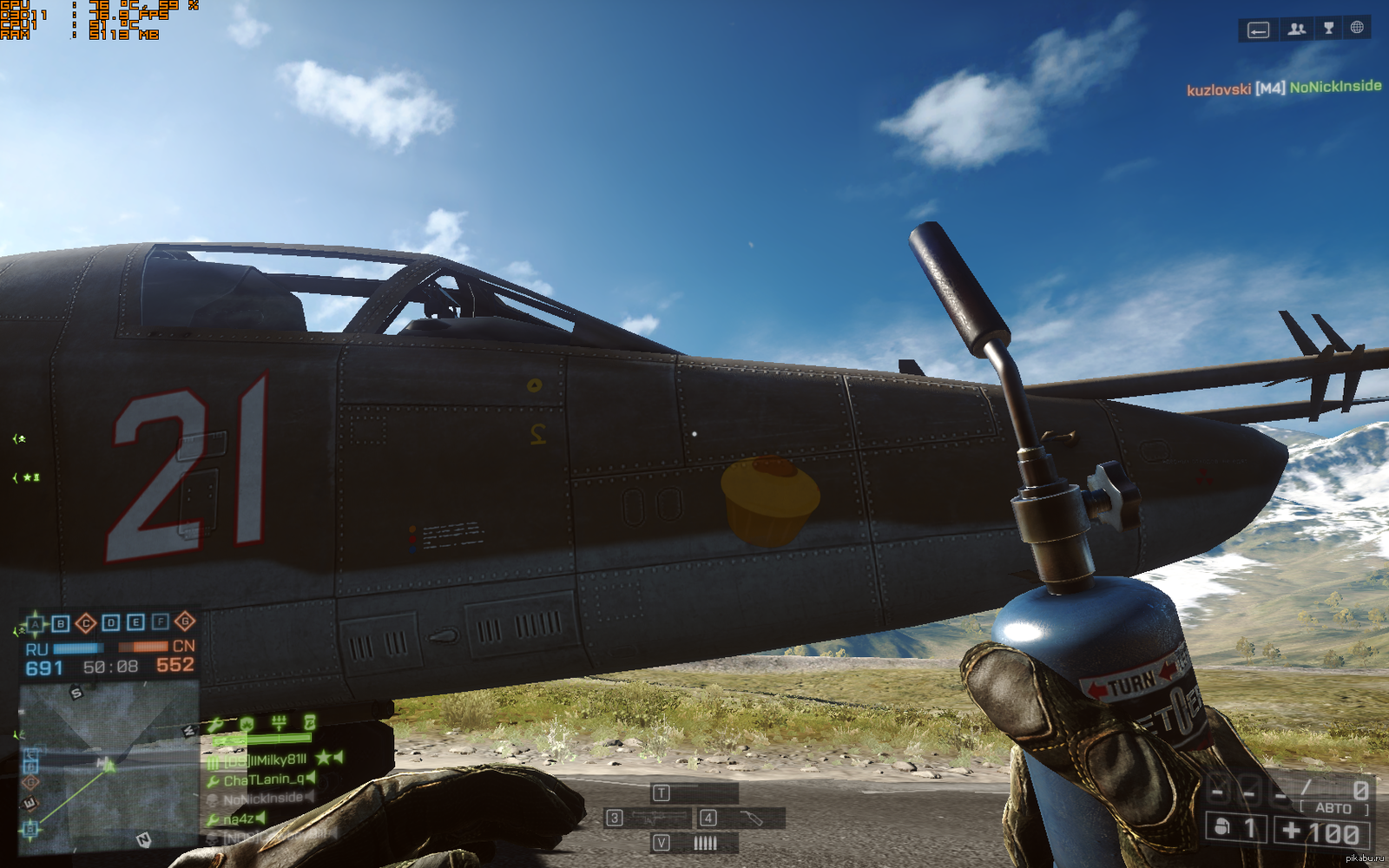Select capture point A flag icon
The width and height of the screenshot is (1389, 868).
pyautogui.click(x=36, y=623)
